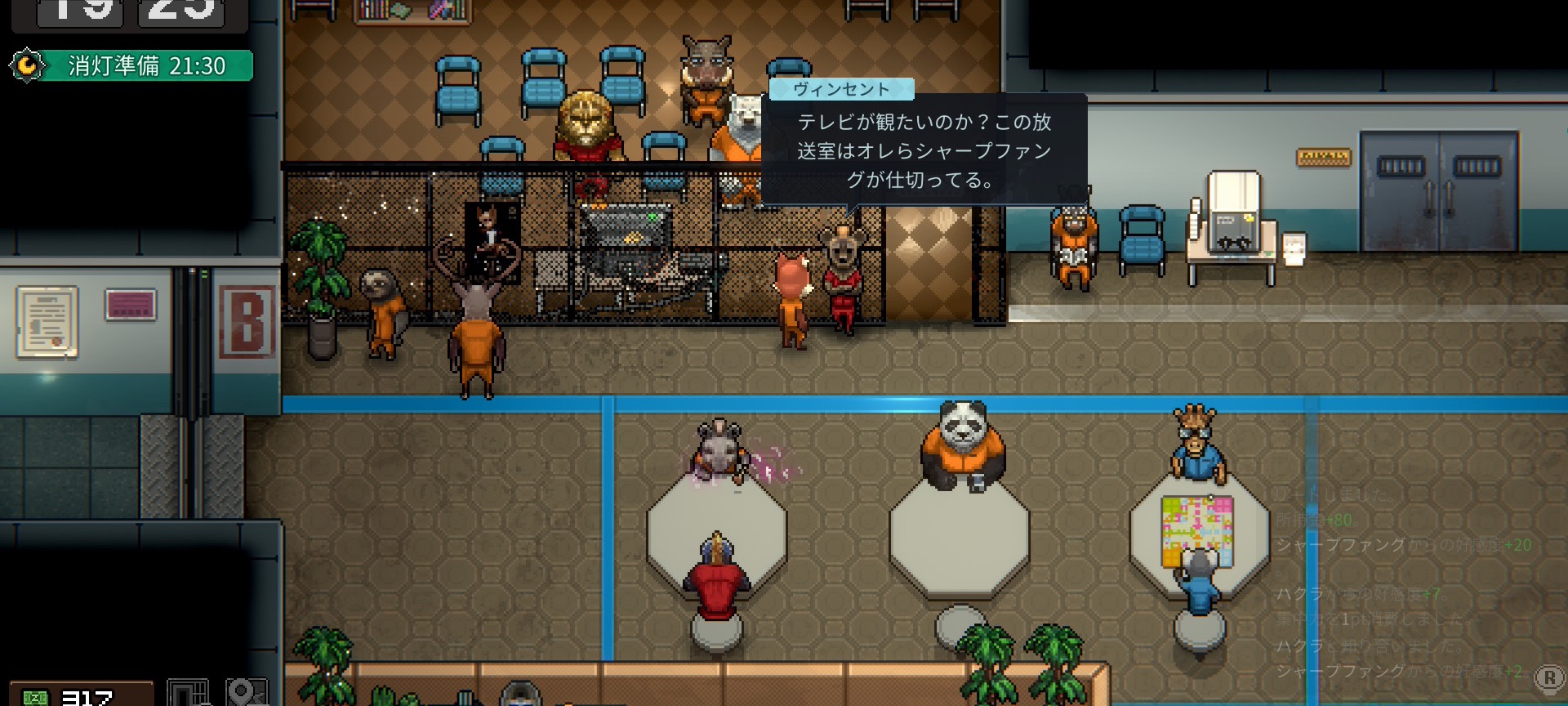1568x706 pixels.
Task: Select the ヴィンセント name tab
Action: [841, 90]
